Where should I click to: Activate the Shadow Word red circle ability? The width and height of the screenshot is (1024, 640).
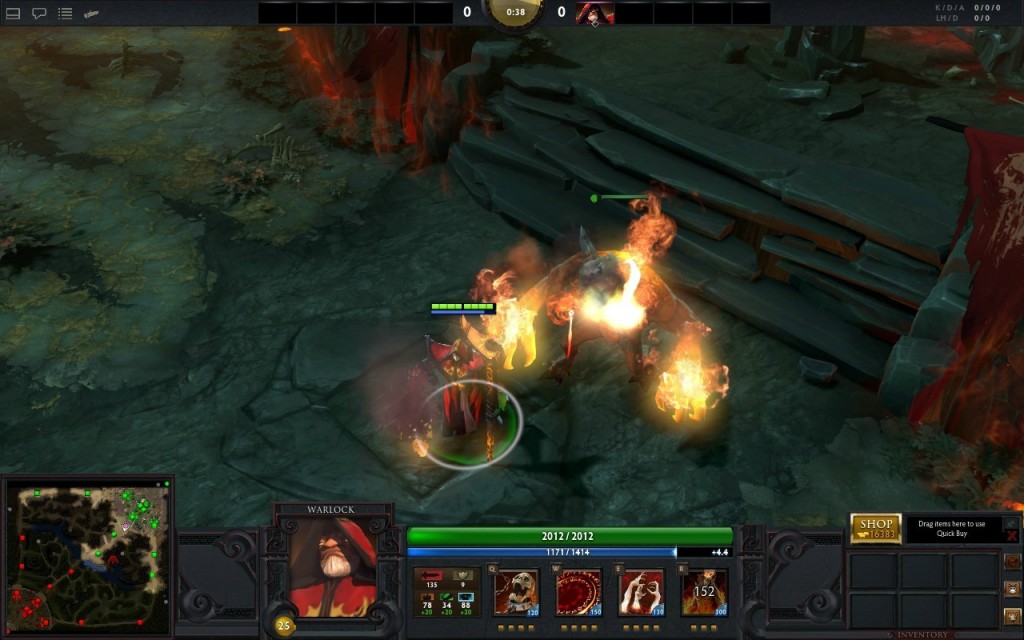pyautogui.click(x=578, y=592)
